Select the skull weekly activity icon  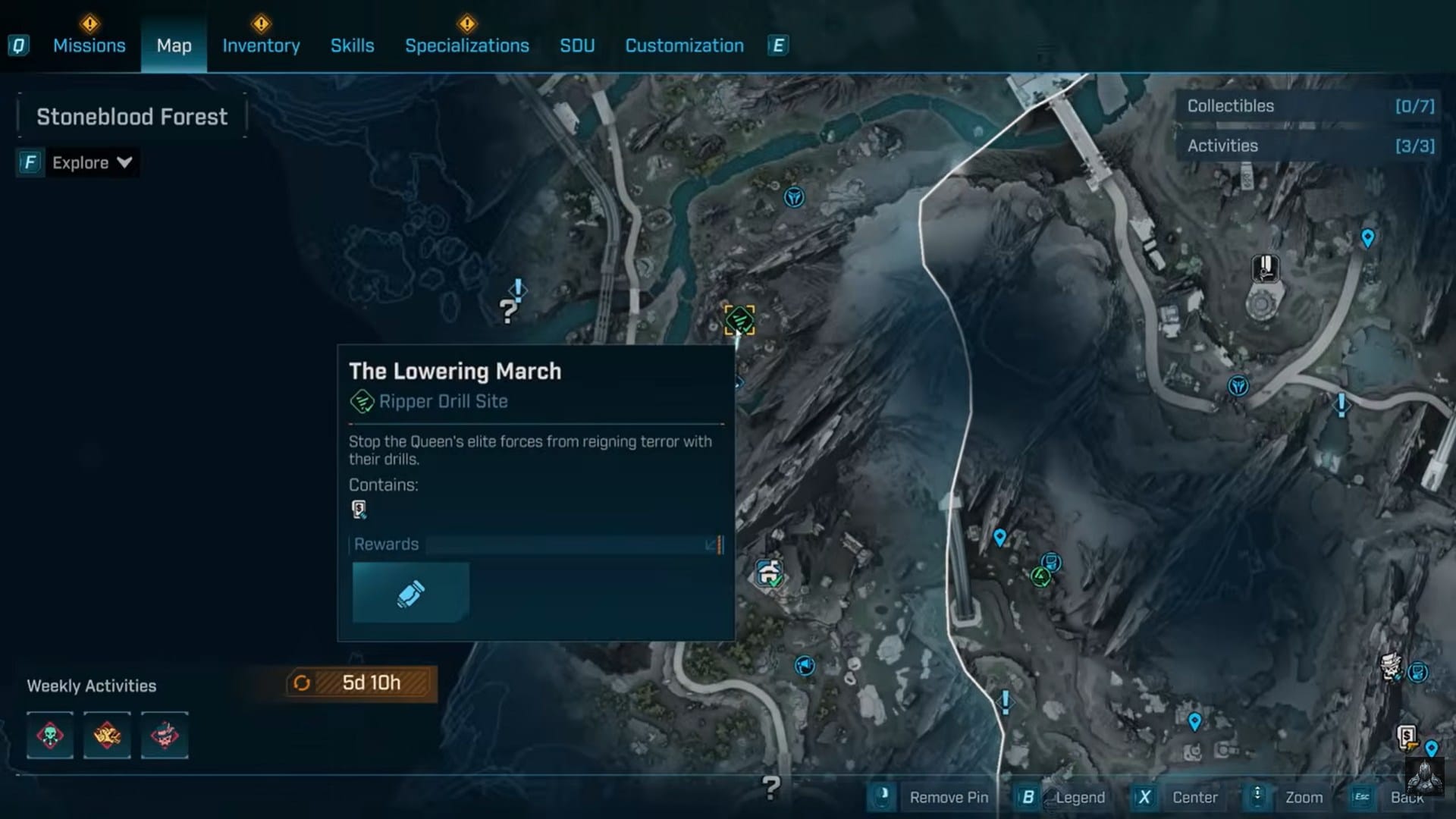tap(50, 735)
